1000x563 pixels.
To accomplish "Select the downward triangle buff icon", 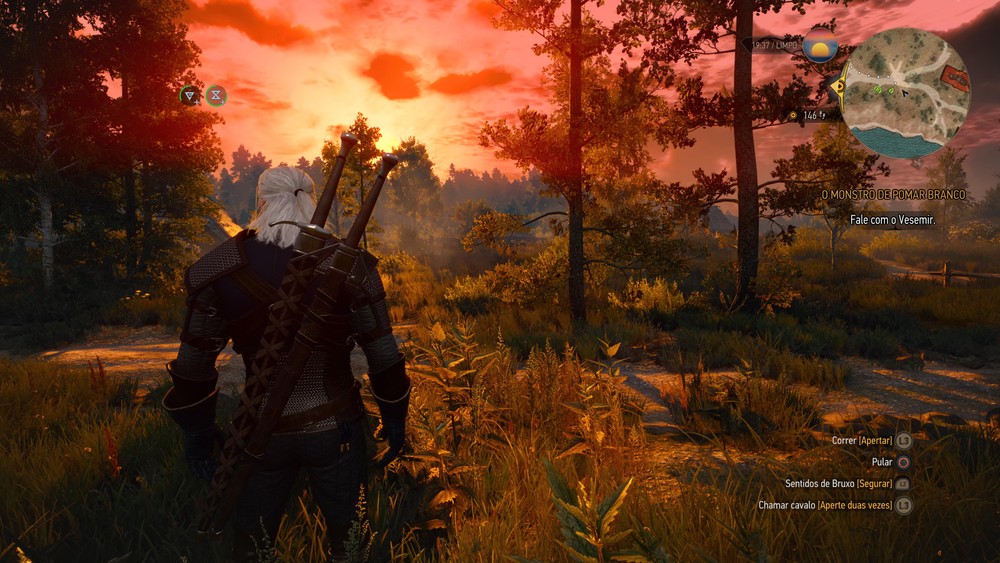I will 189,95.
